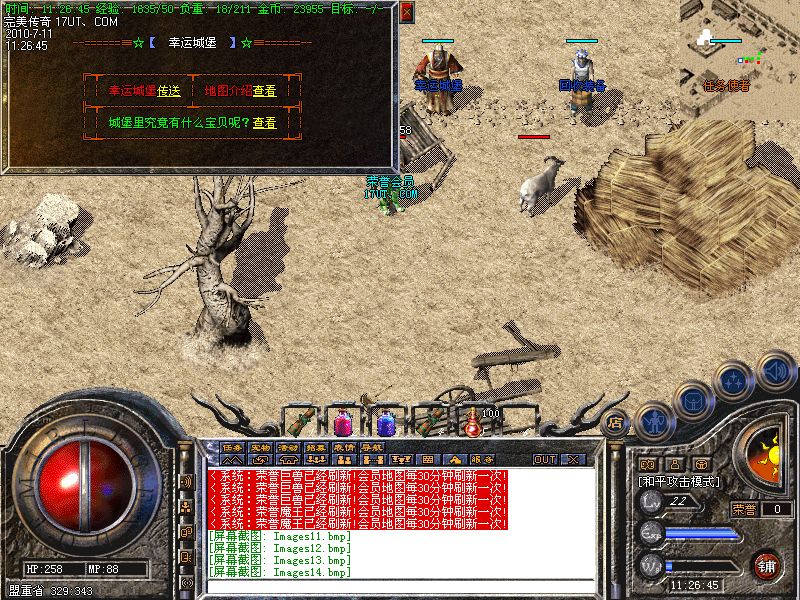
Task: Close the chat panel with the X button
Action: [x=573, y=459]
